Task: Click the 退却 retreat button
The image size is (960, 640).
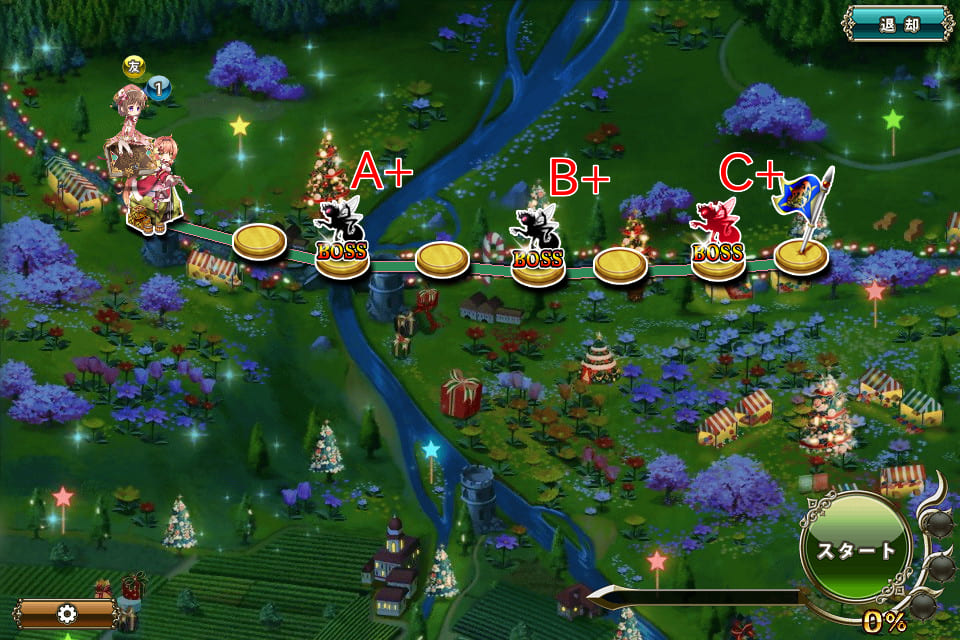Action: [x=897, y=25]
